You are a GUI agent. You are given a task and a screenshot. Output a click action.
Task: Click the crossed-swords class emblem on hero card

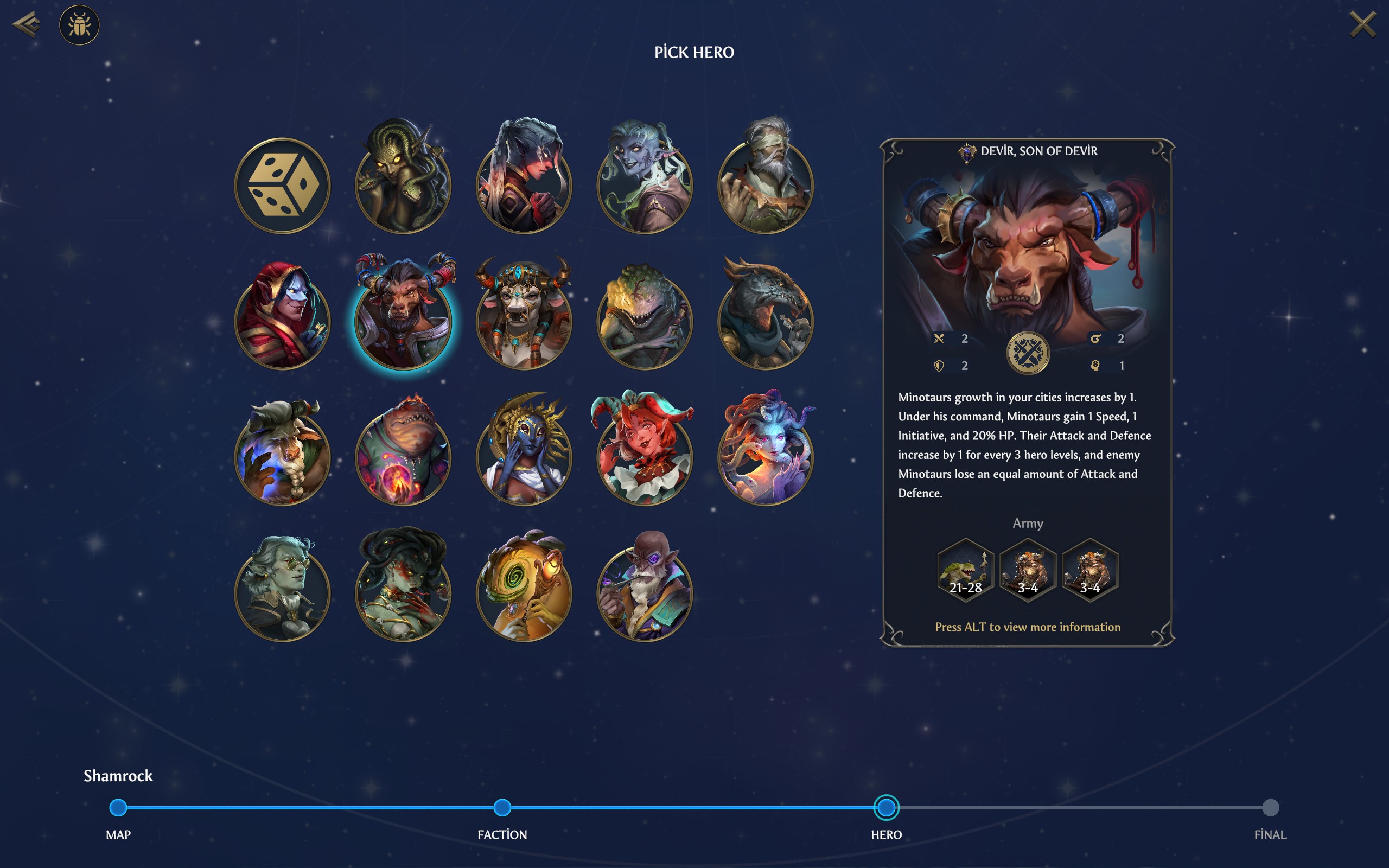pyautogui.click(x=1028, y=353)
